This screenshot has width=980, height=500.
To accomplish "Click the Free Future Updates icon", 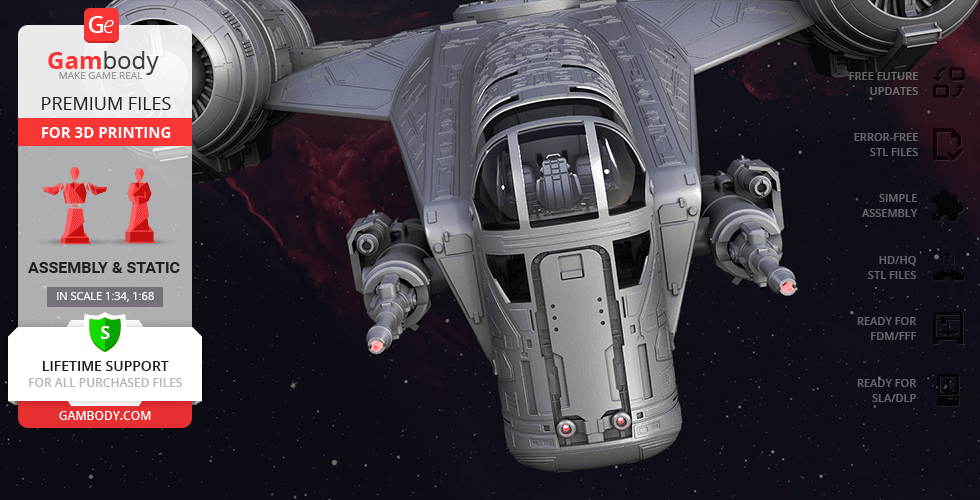I will 947,83.
